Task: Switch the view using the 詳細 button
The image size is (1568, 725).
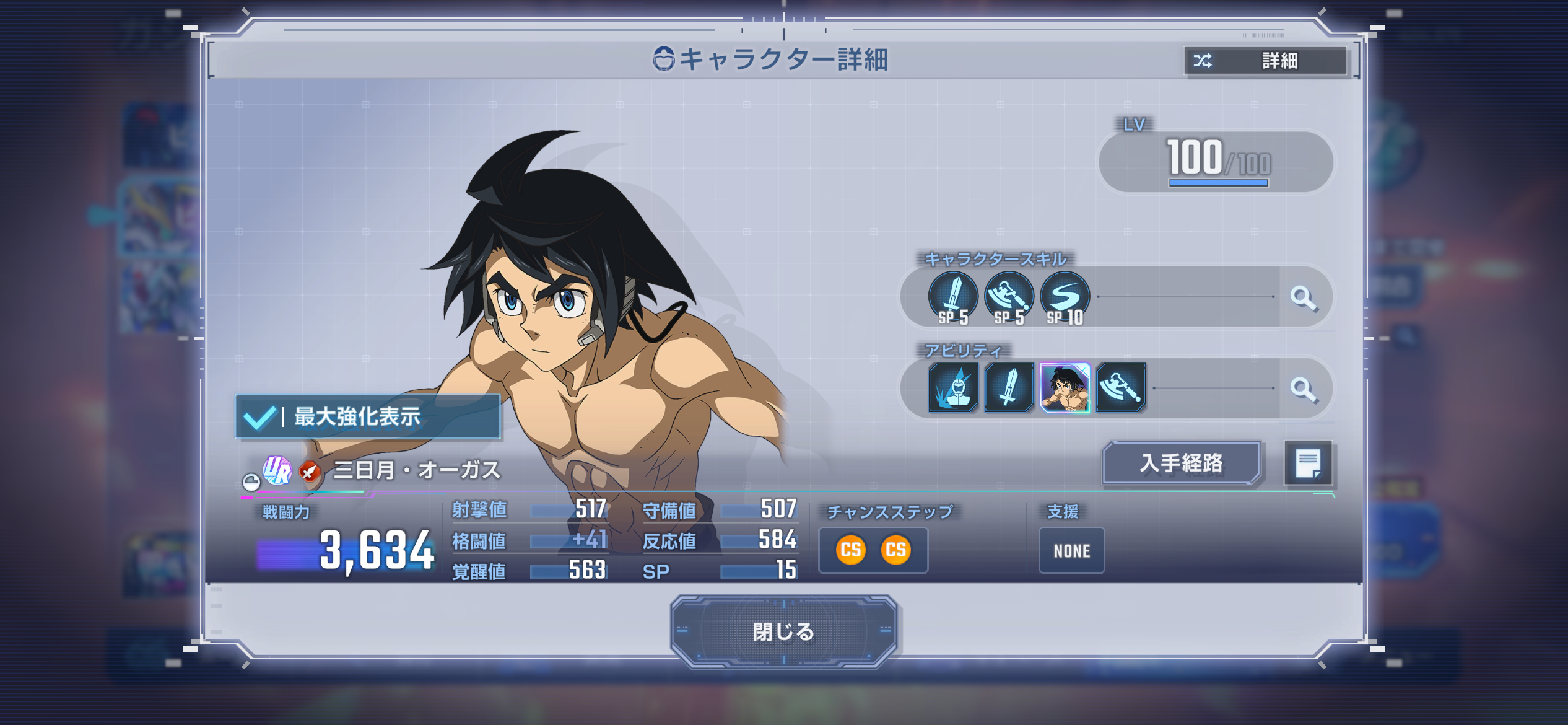Action: click(x=1265, y=61)
